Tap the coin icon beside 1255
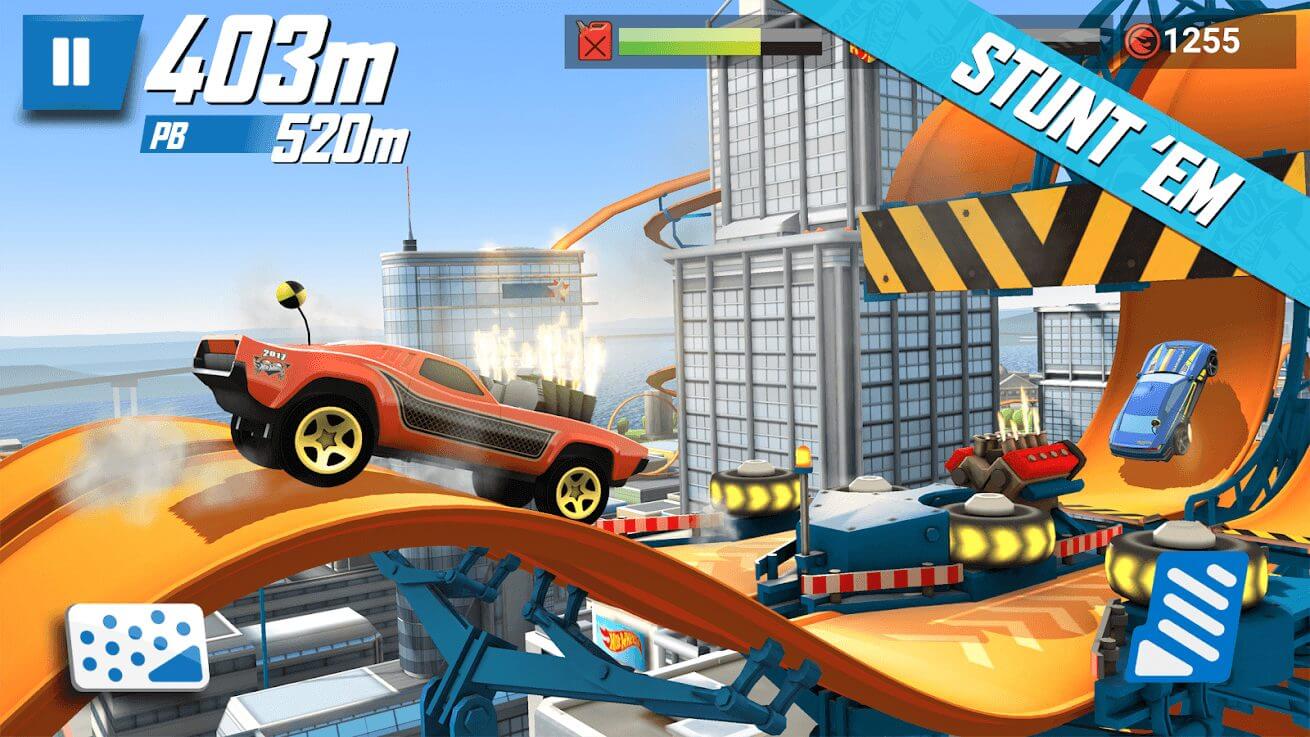This screenshot has width=1310, height=737. (x=1142, y=40)
